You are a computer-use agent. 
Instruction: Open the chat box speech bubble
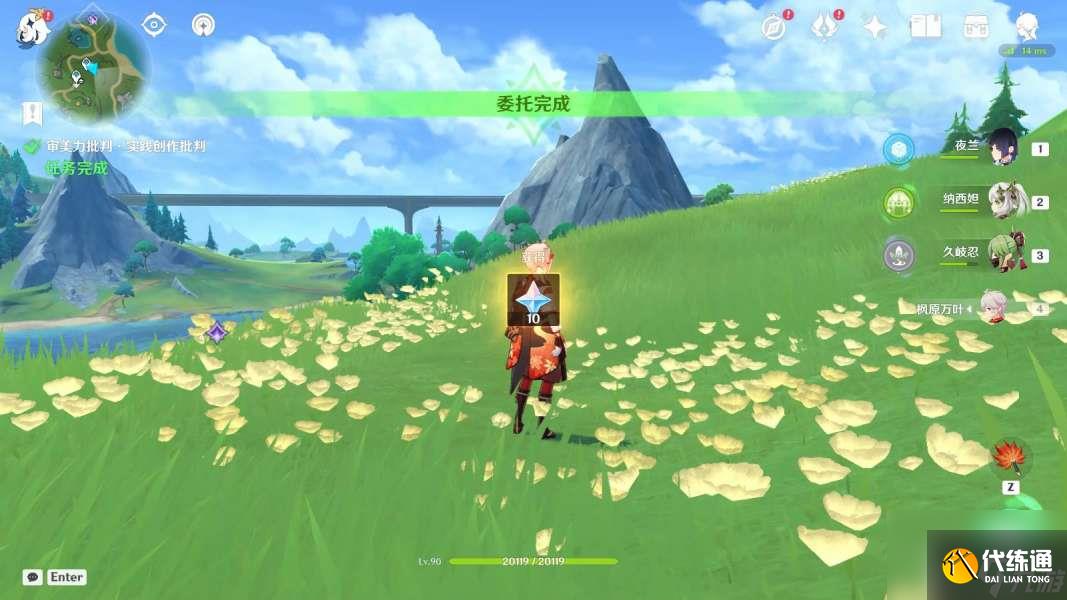click(x=33, y=577)
